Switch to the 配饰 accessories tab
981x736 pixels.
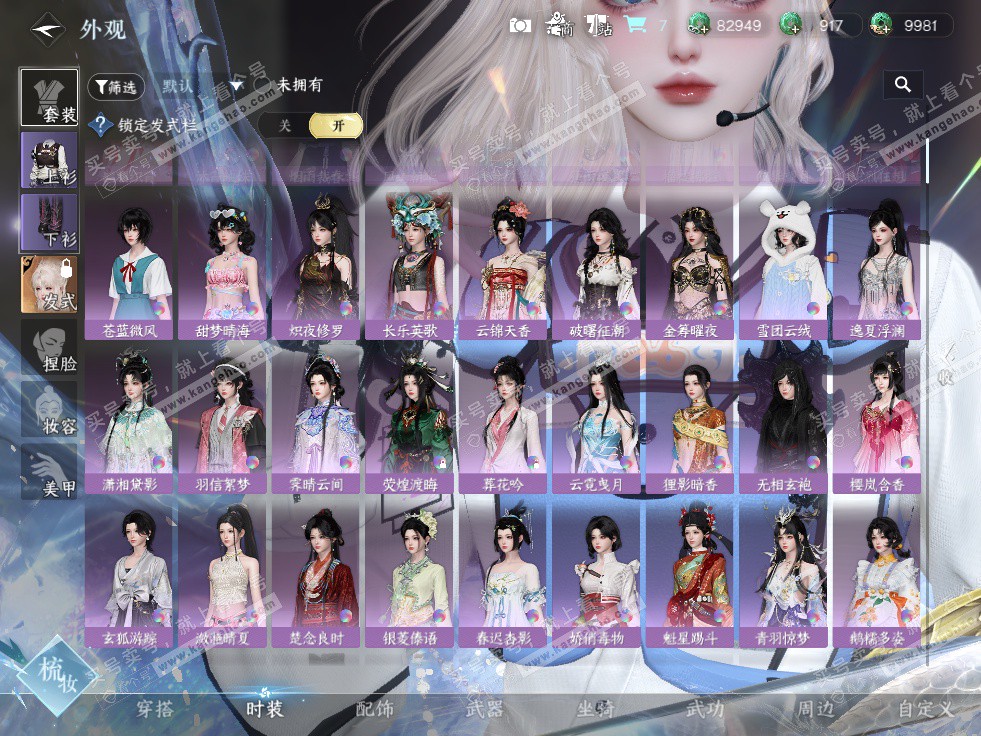pos(375,709)
